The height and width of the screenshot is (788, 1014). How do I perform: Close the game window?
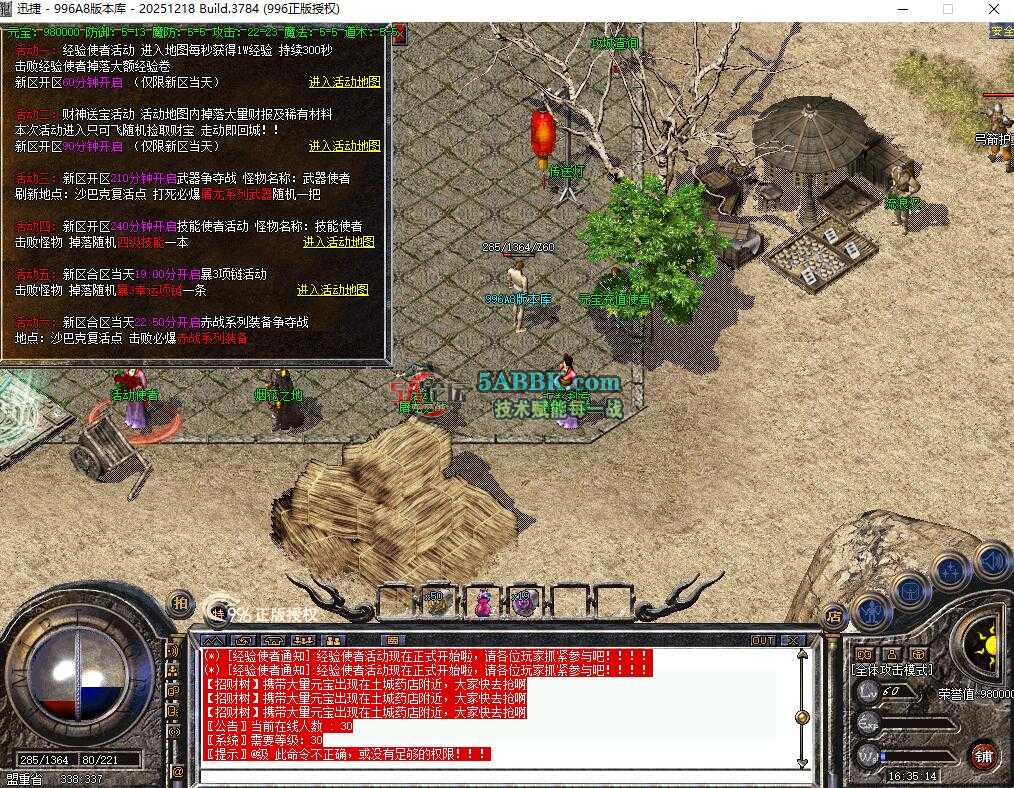click(x=993, y=9)
